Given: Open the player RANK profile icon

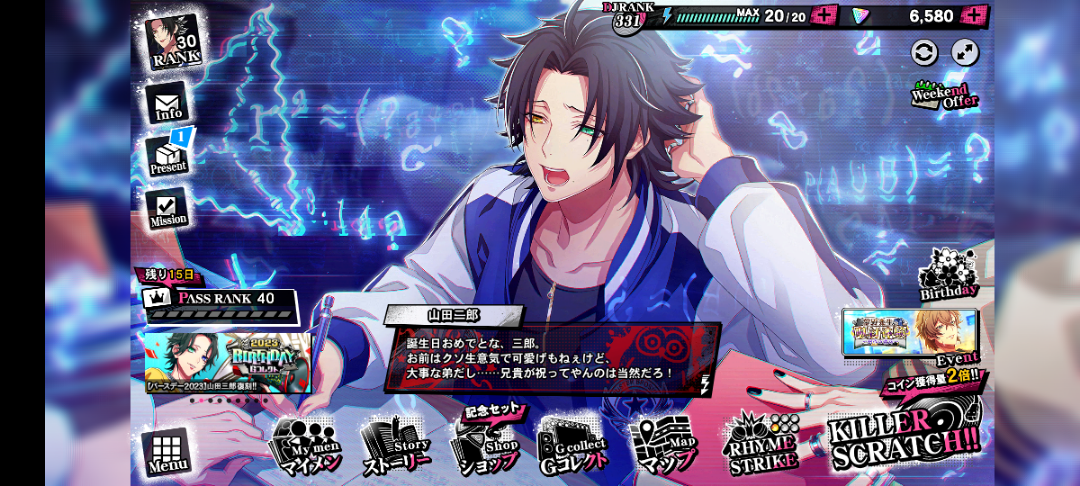Looking at the screenshot, I should click(174, 41).
